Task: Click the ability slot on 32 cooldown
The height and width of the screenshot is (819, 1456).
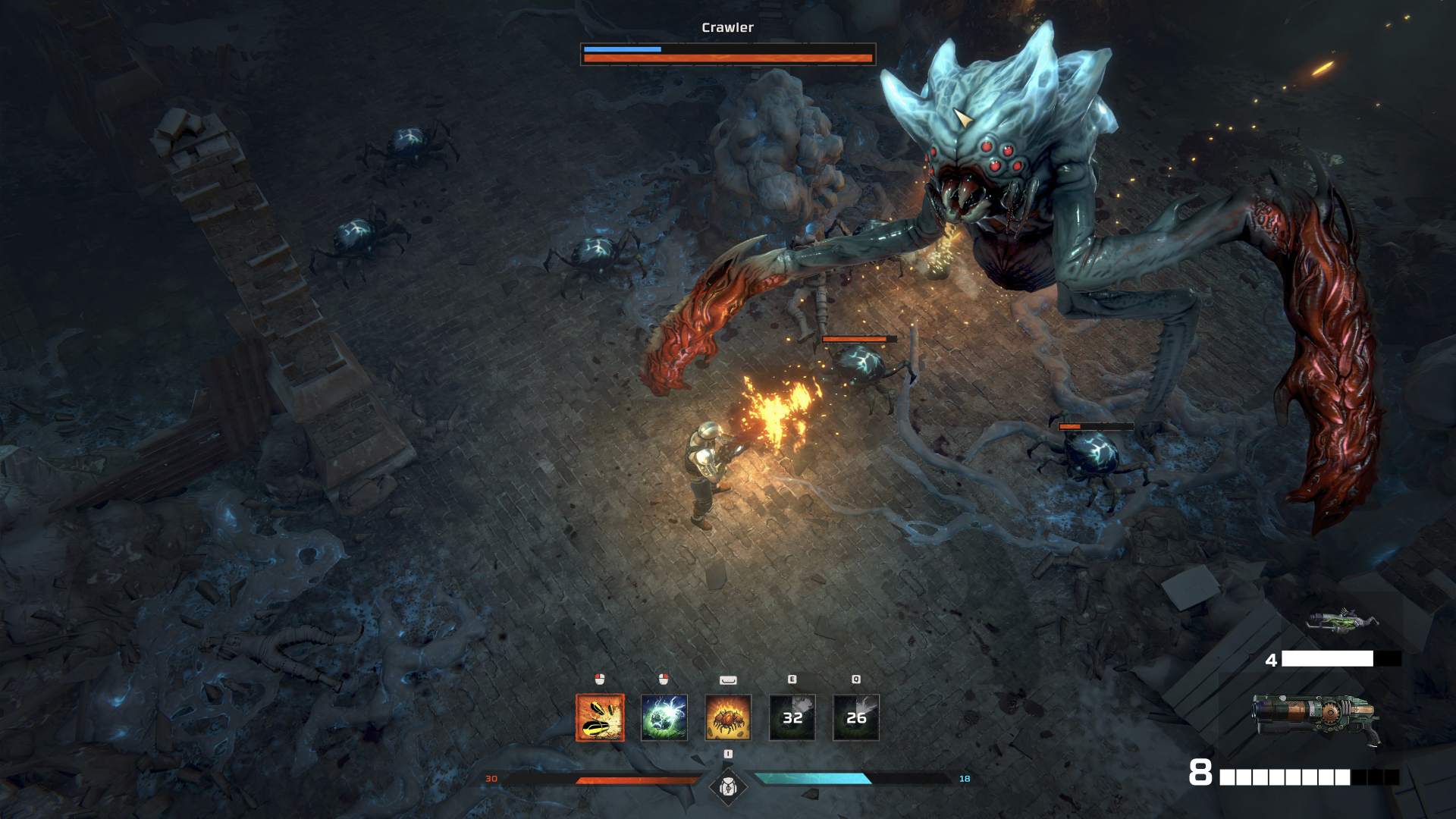Action: [792, 717]
